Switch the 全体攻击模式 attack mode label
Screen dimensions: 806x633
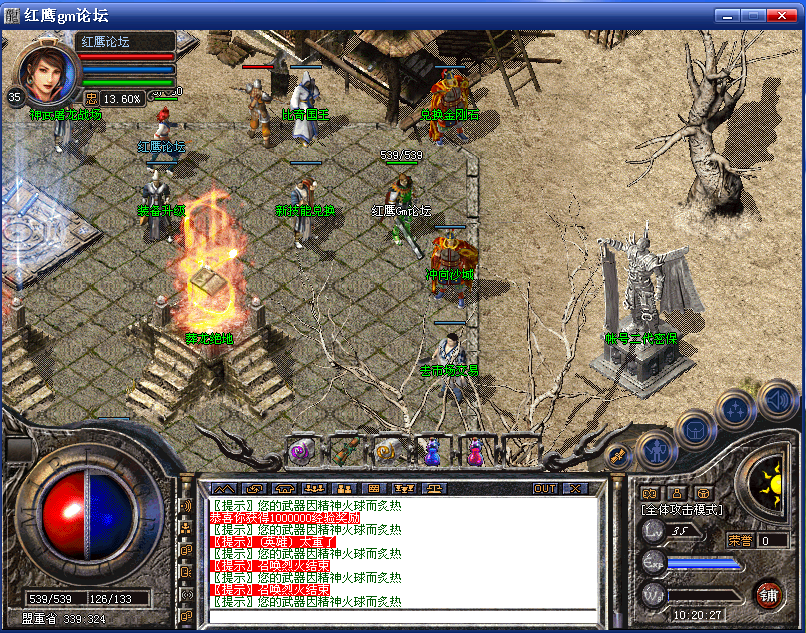pos(682,510)
